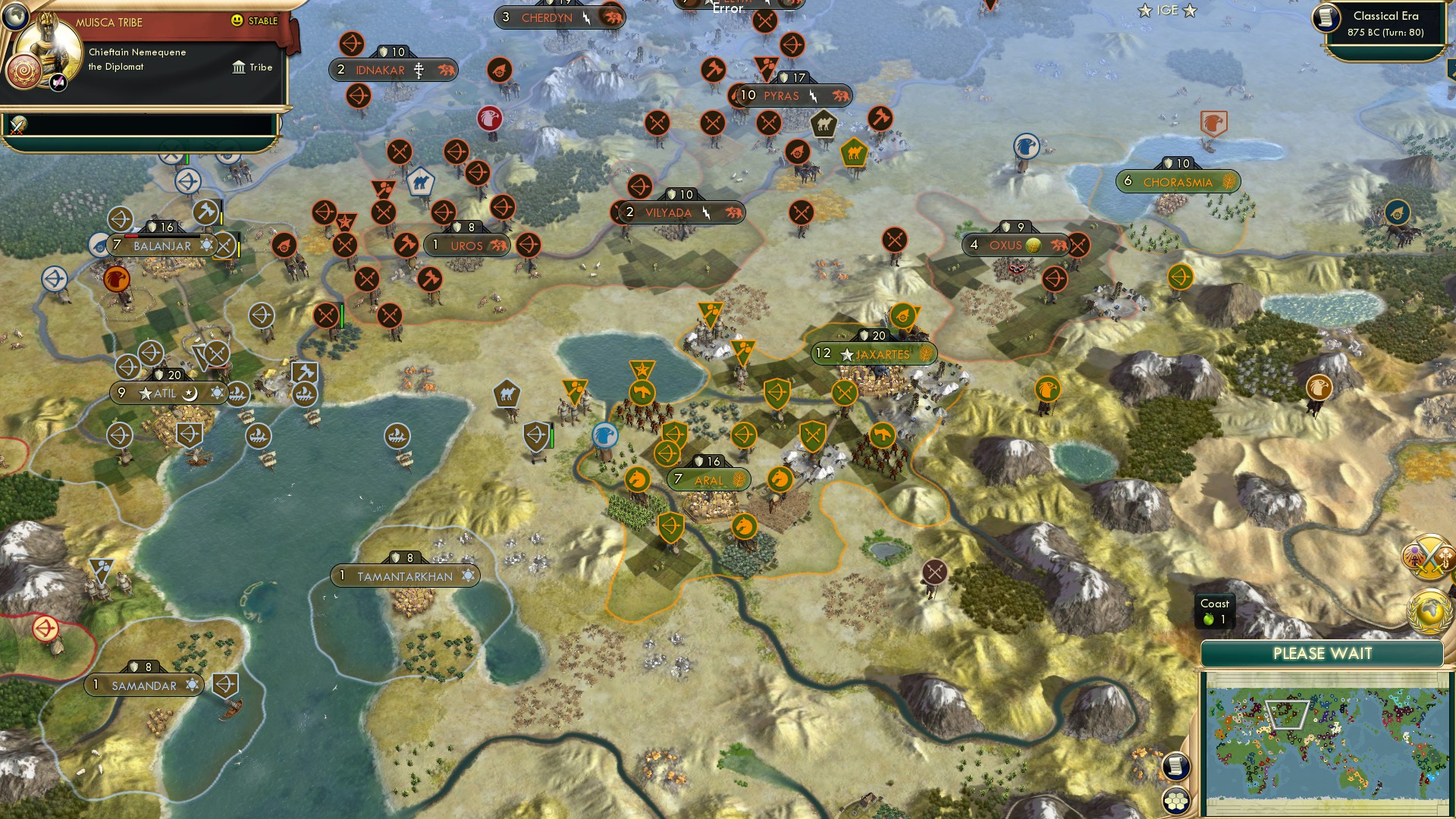Open the Chorasmia city banner

pyautogui.click(x=1180, y=181)
